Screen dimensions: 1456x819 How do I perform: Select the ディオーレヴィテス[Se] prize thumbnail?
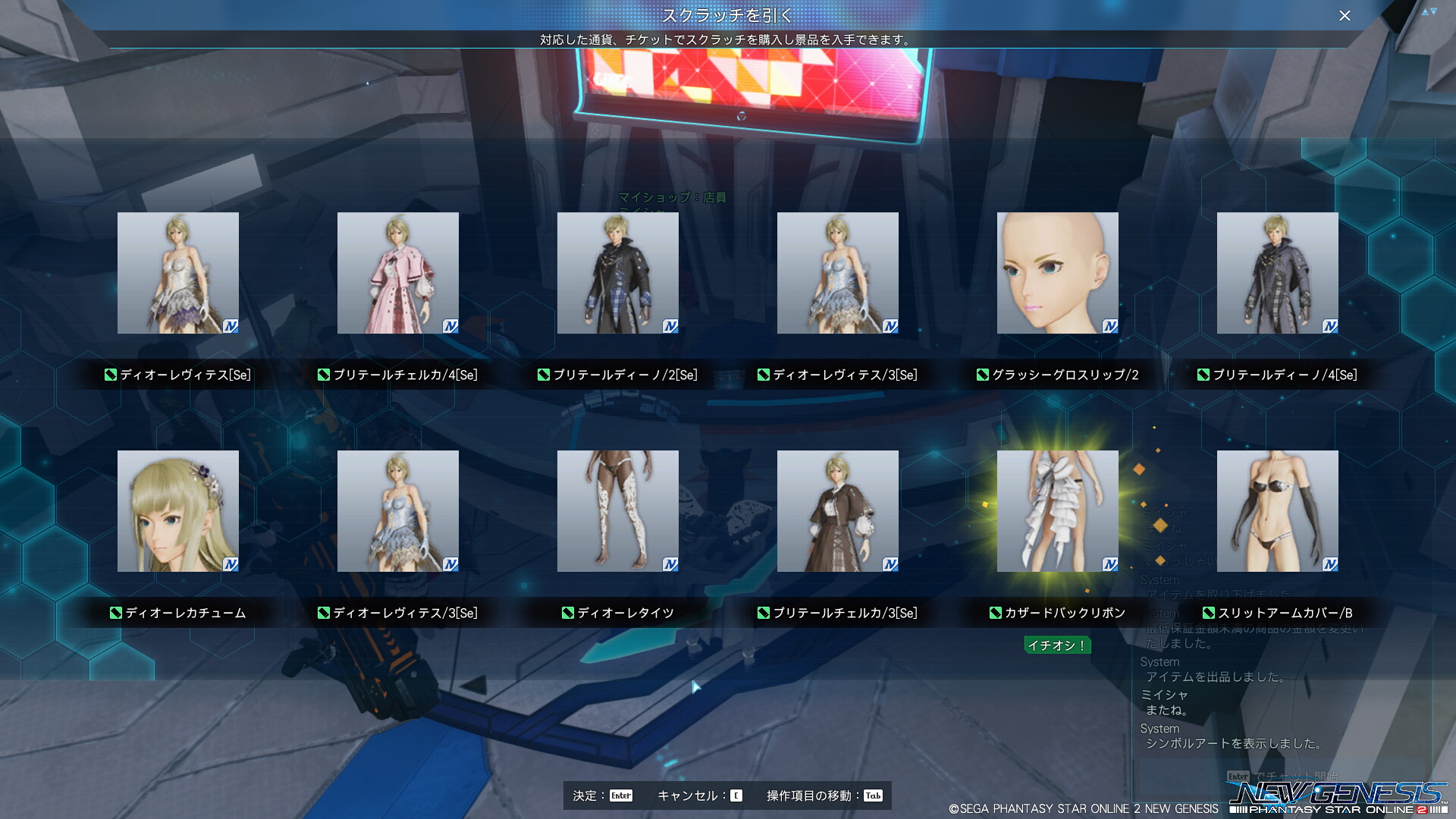[178, 273]
